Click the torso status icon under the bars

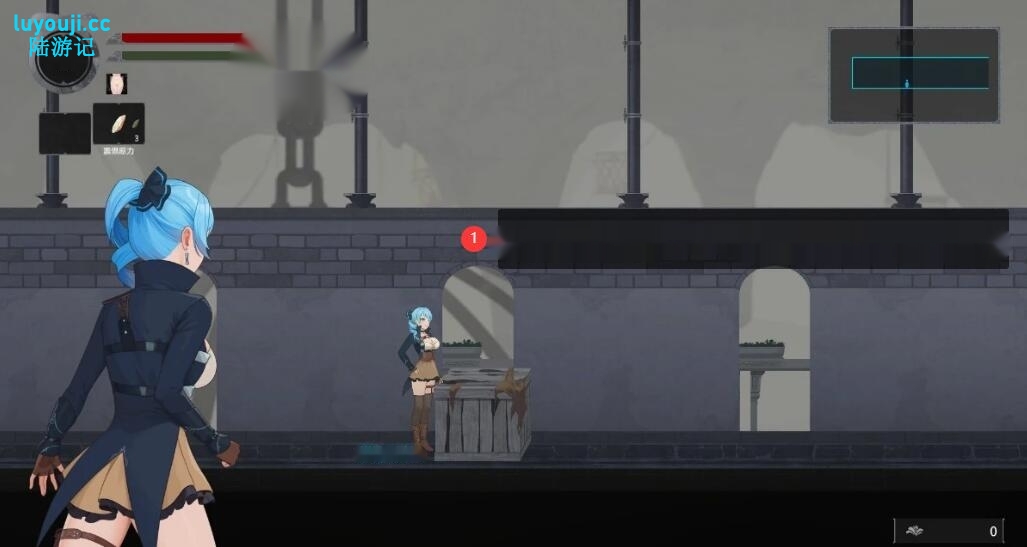(117, 84)
